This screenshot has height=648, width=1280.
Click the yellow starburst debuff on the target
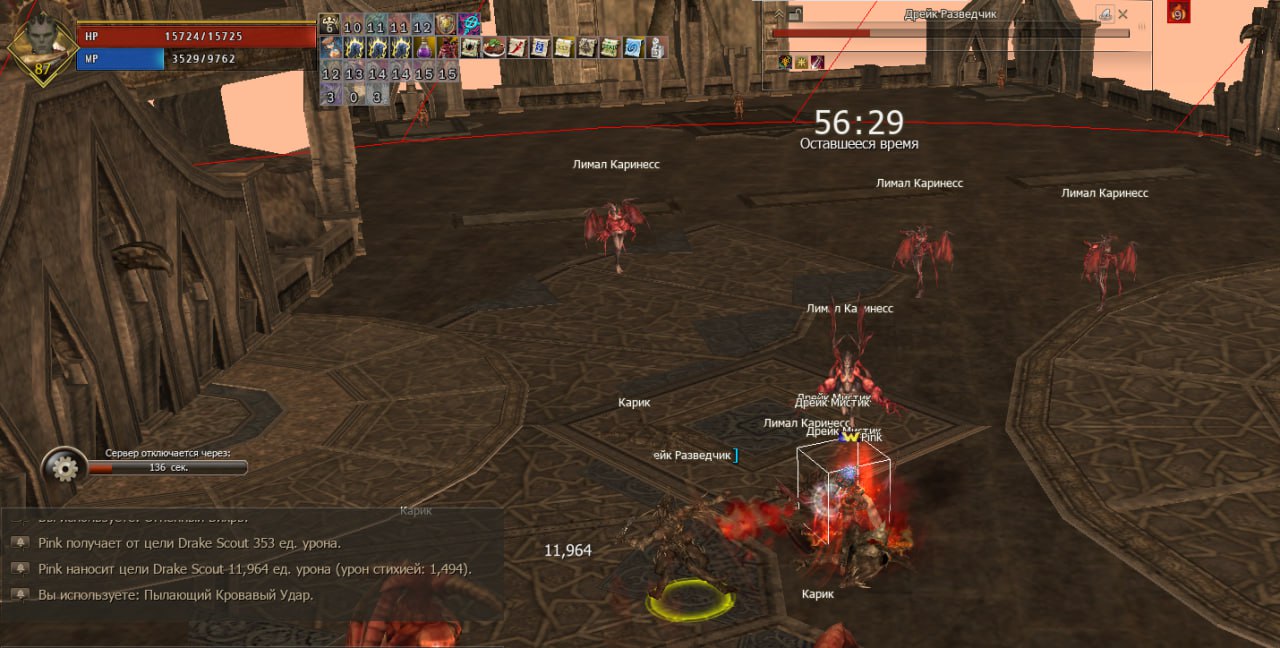pyautogui.click(x=801, y=63)
